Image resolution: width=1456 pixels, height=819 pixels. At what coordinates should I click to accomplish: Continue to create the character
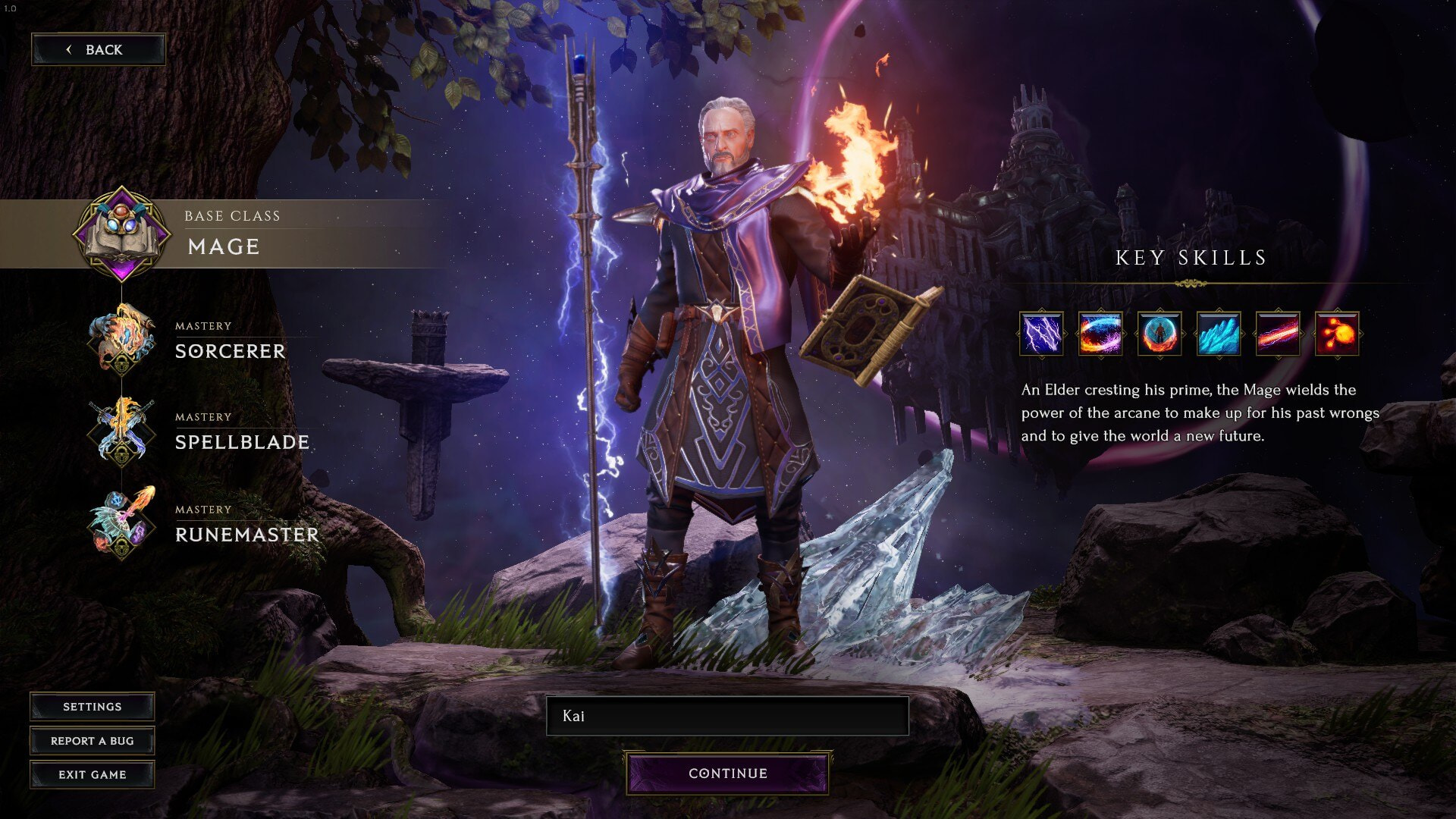(x=727, y=773)
